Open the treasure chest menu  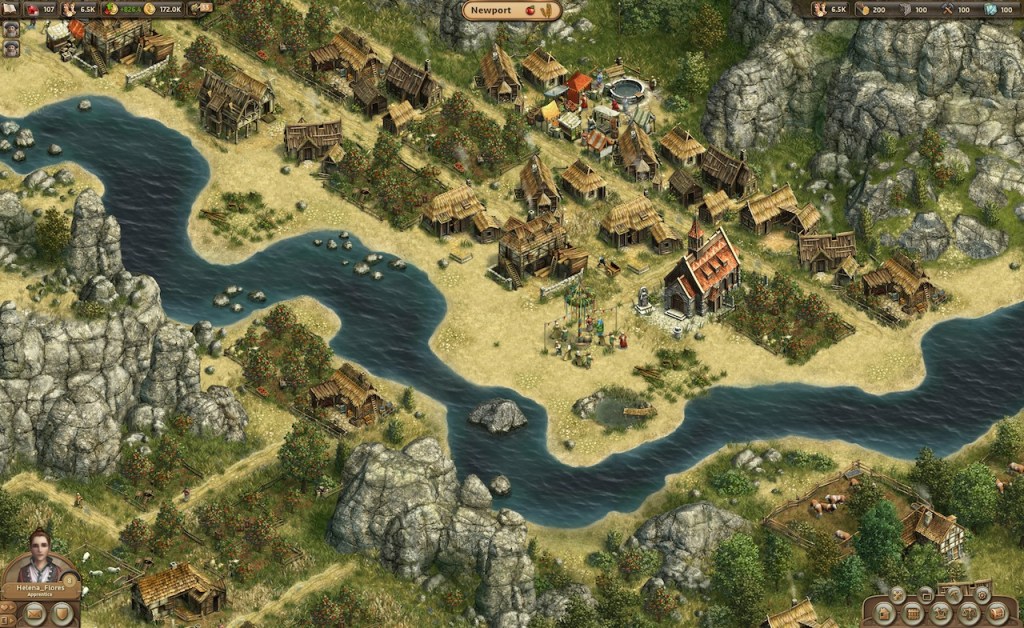(997, 614)
